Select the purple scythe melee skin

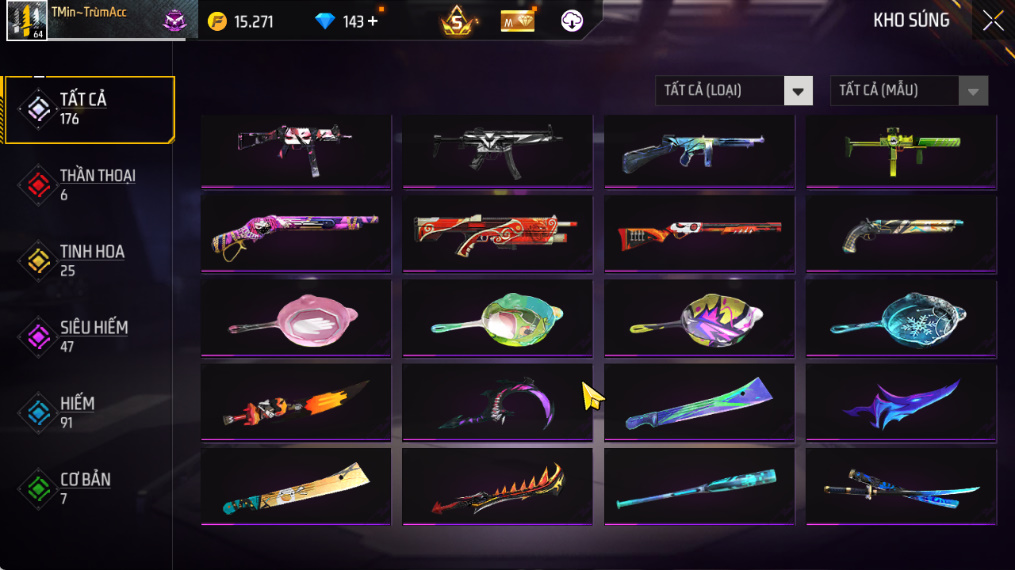point(497,402)
